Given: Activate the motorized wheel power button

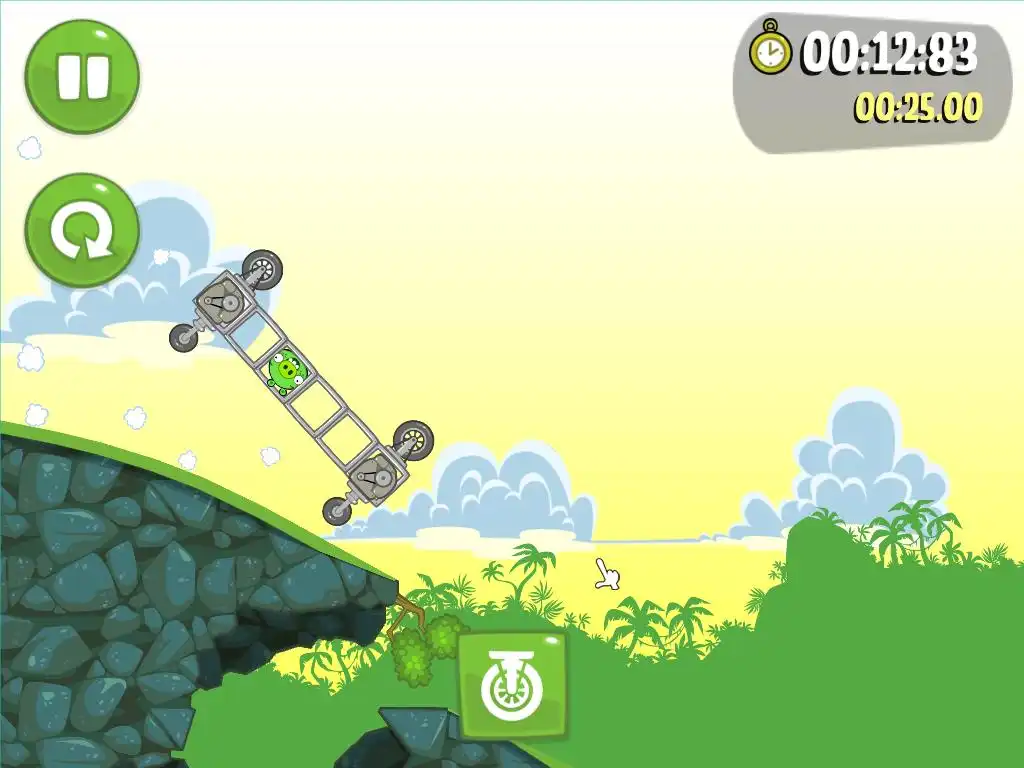Looking at the screenshot, I should [512, 685].
